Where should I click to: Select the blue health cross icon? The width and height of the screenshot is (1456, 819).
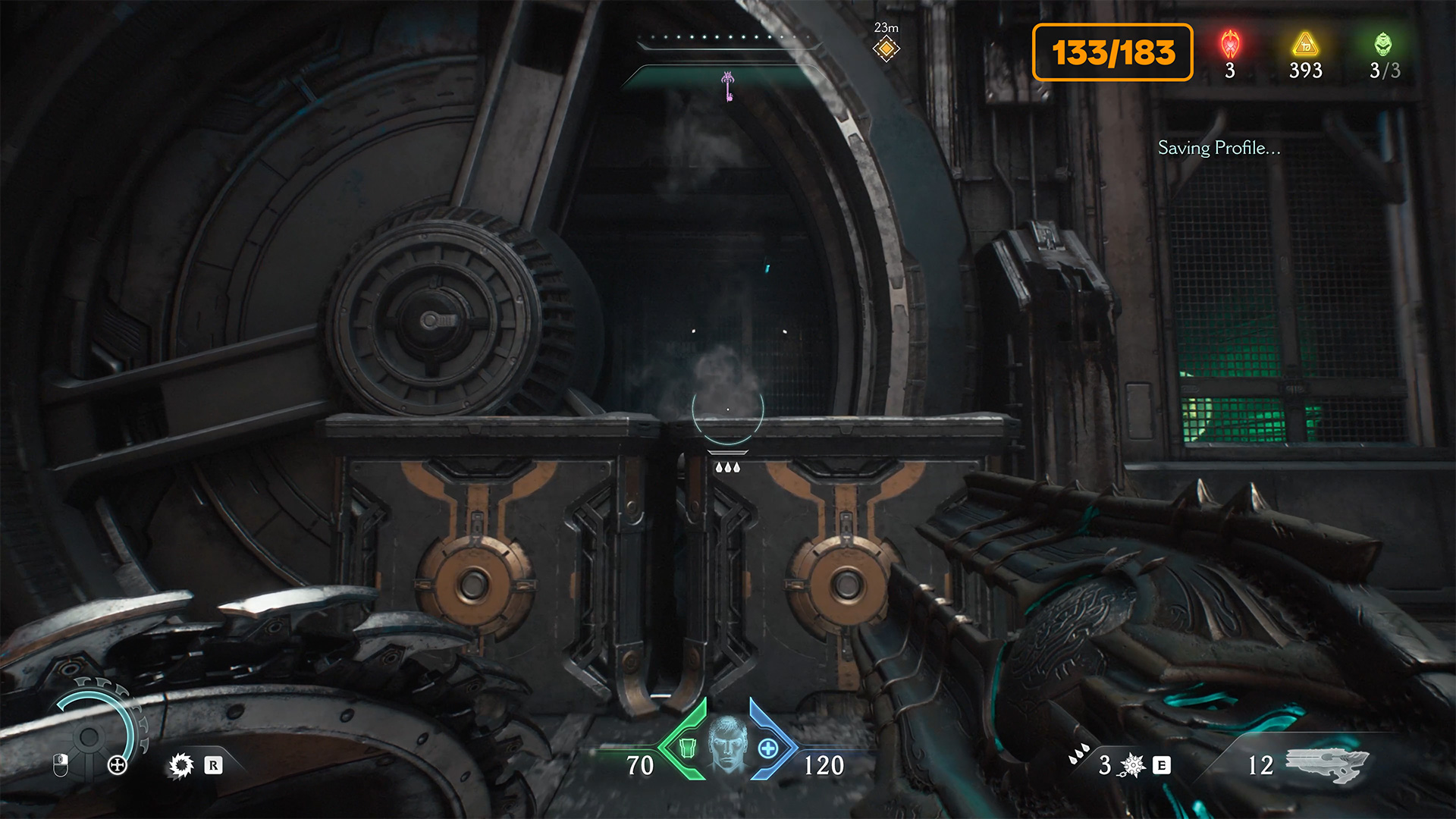pyautogui.click(x=768, y=748)
